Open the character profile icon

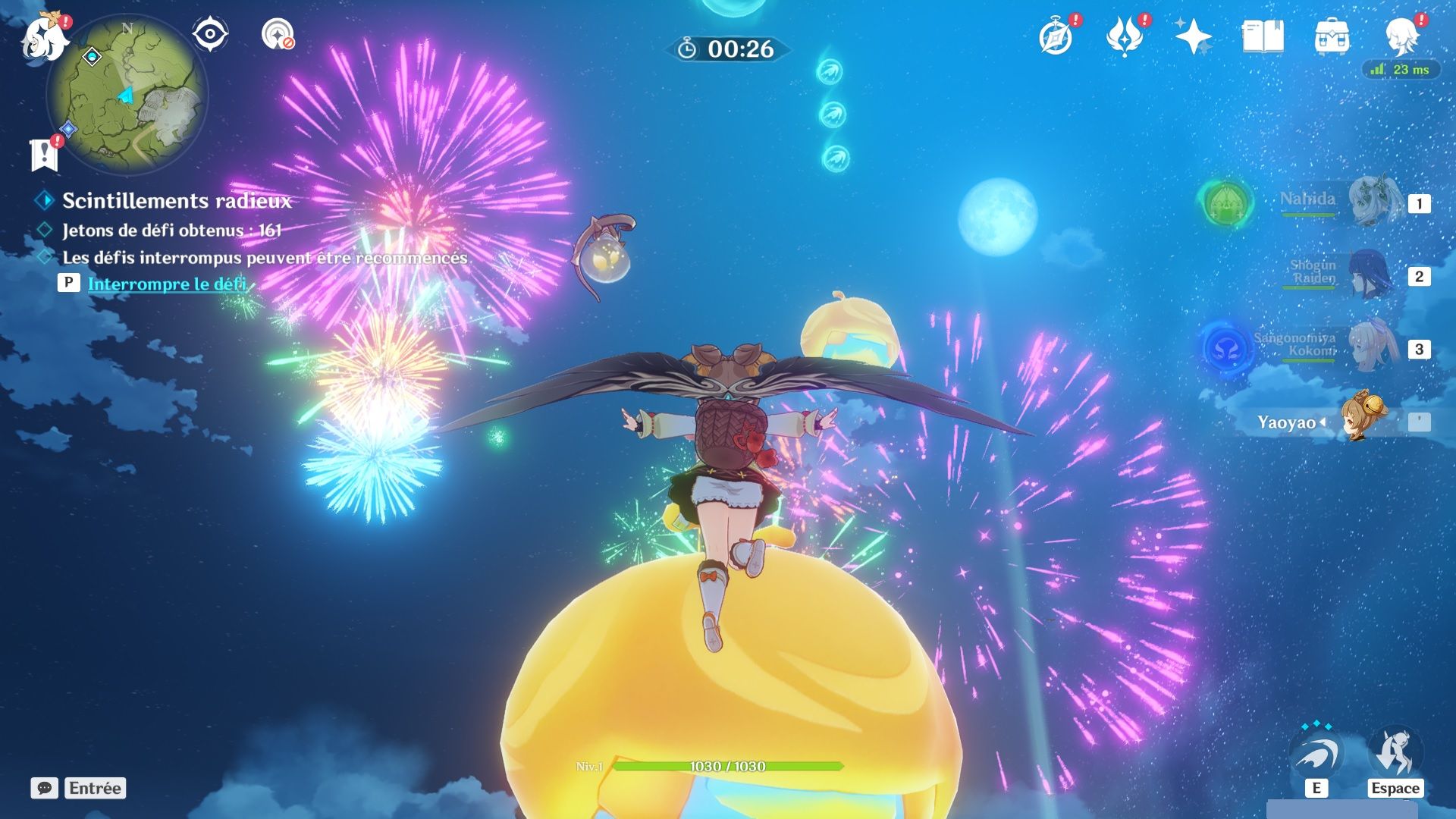coord(1401,35)
